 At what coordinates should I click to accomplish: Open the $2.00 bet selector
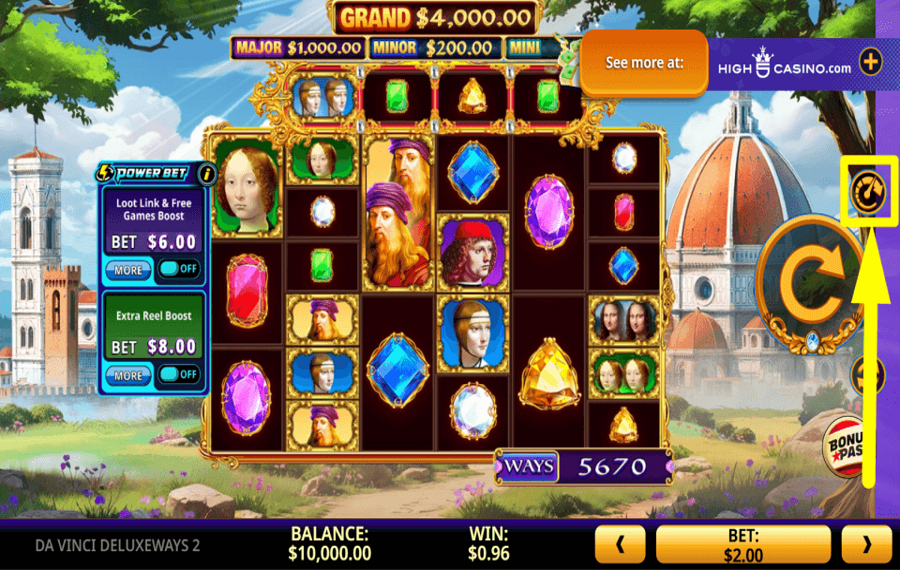coord(743,545)
